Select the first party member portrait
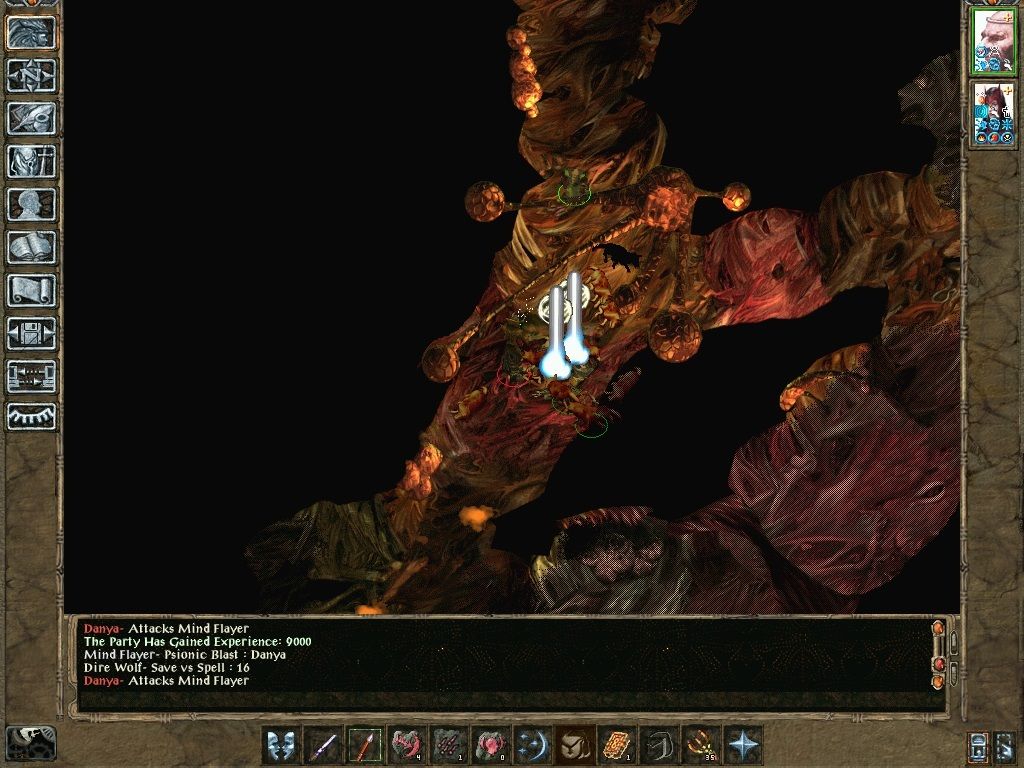Viewport: 1024px width, 768px height. coord(994,44)
